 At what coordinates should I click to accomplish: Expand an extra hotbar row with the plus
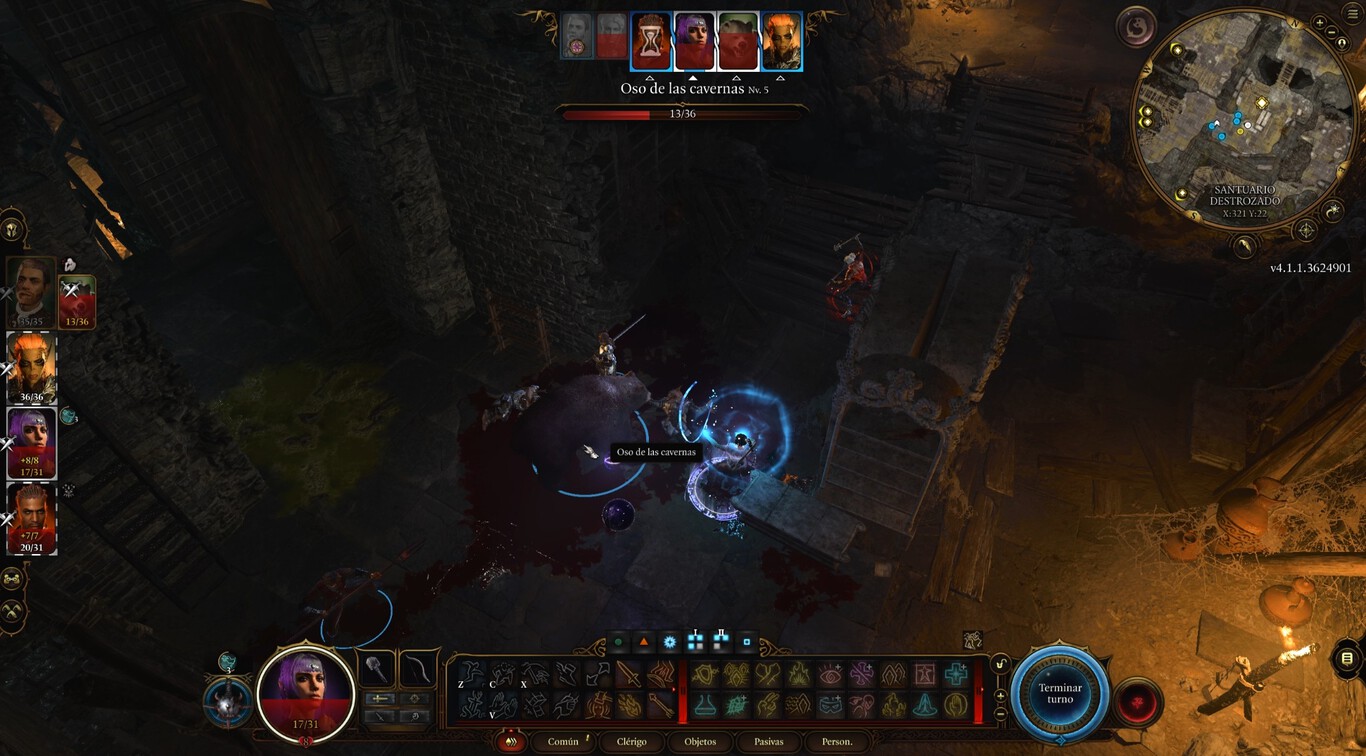click(x=999, y=695)
